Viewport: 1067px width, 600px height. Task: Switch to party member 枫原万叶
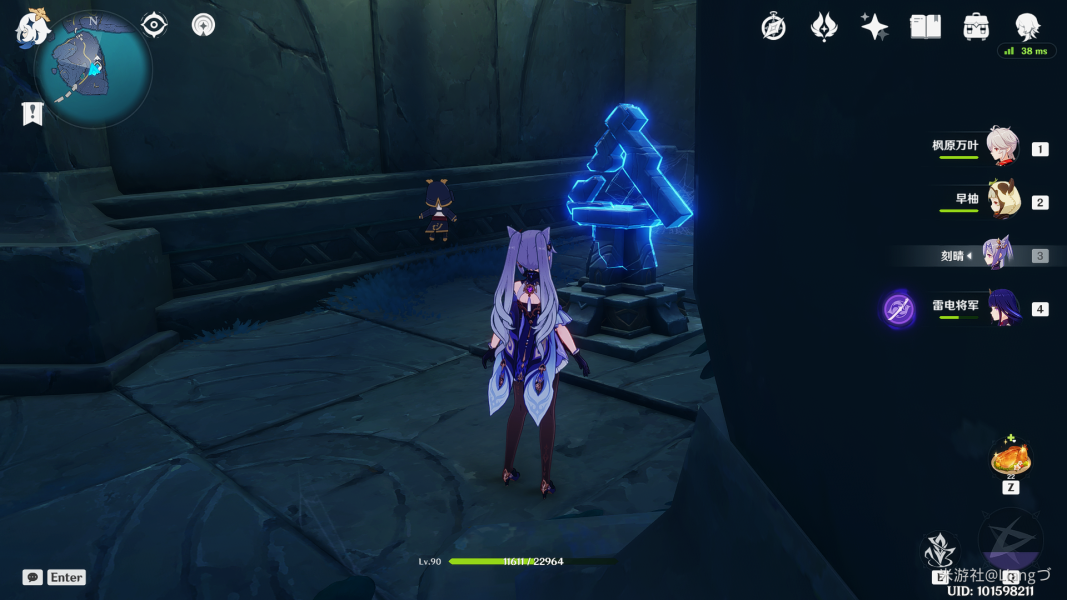point(1002,146)
